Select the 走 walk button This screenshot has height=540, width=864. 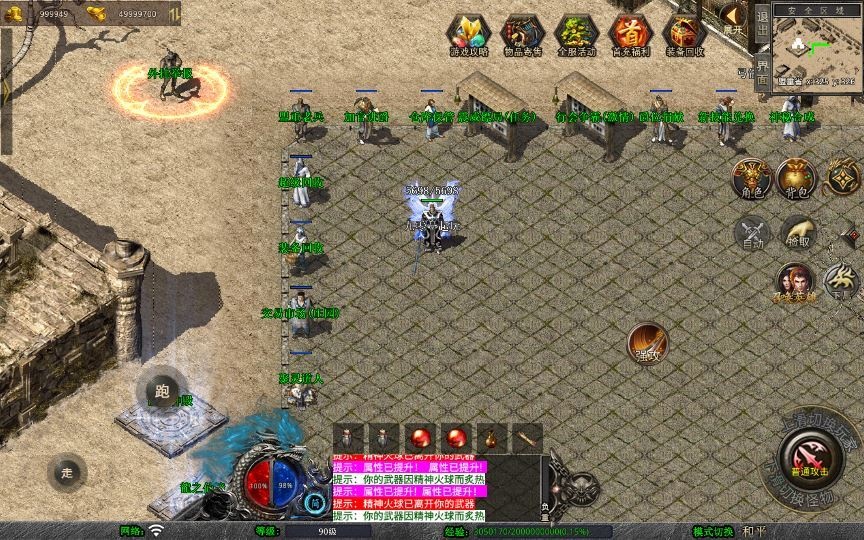pos(67,472)
